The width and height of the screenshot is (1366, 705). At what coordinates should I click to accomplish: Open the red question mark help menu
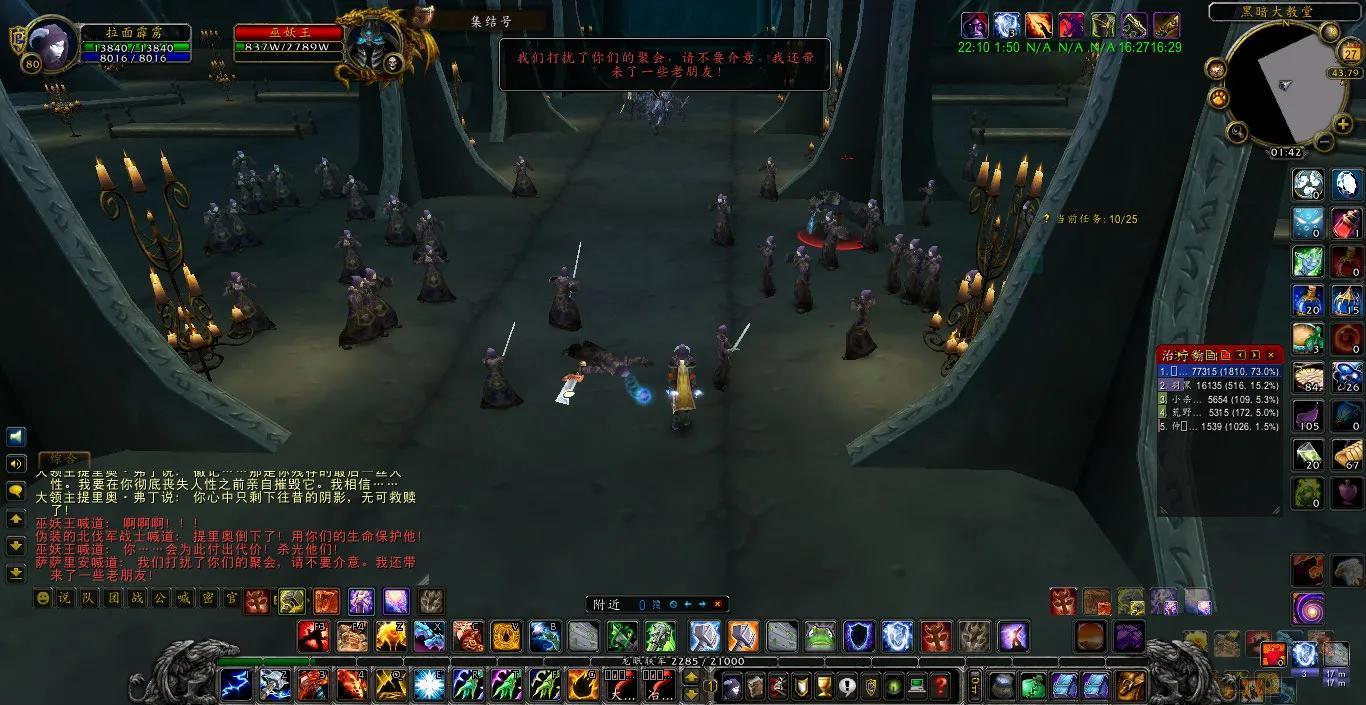940,686
